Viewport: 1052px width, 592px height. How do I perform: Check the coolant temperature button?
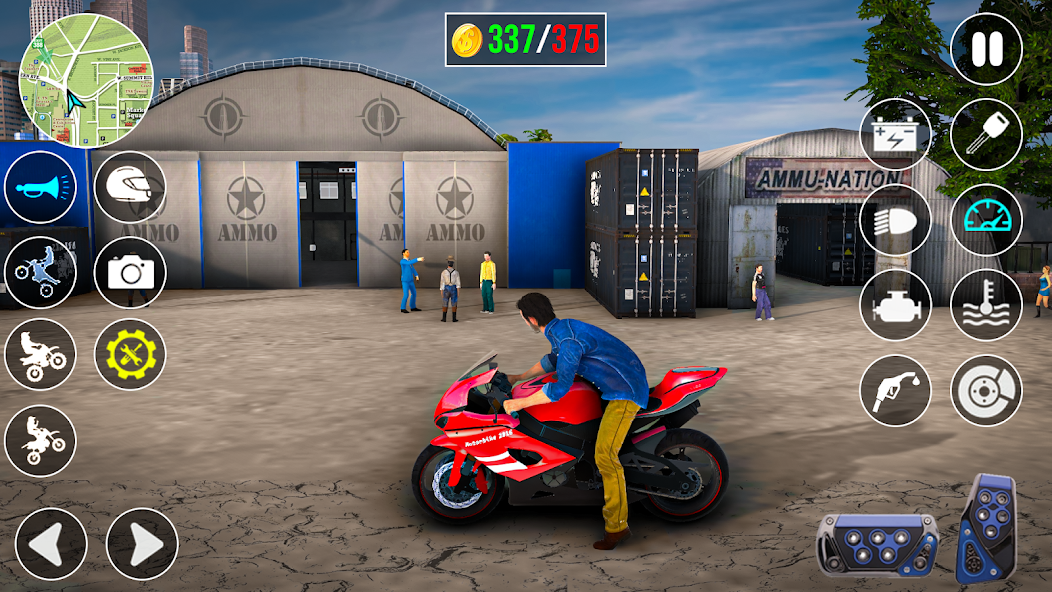986,305
